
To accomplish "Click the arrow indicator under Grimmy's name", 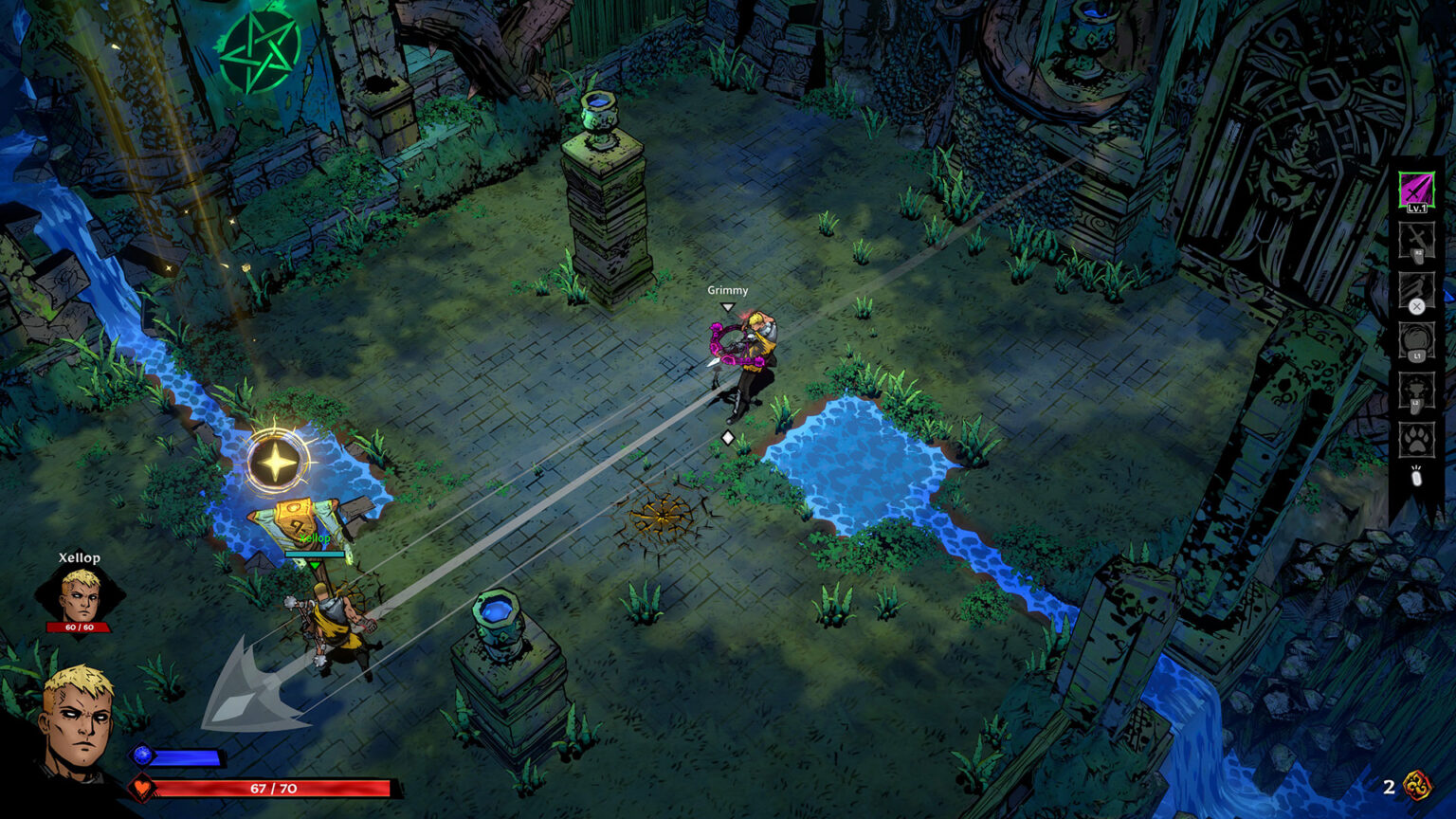I will pyautogui.click(x=727, y=305).
